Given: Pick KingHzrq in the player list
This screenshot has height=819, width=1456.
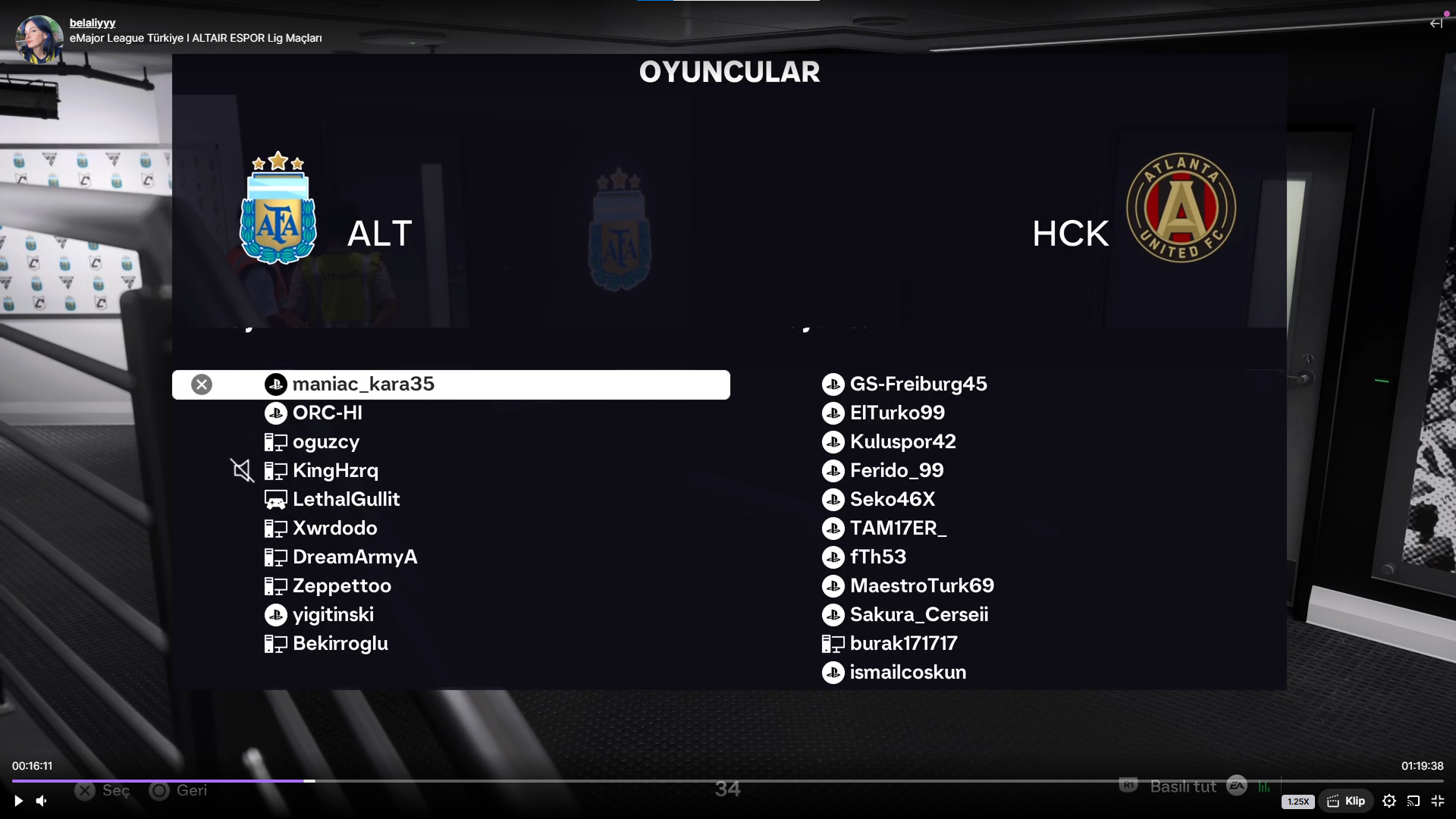Looking at the screenshot, I should click(335, 471).
